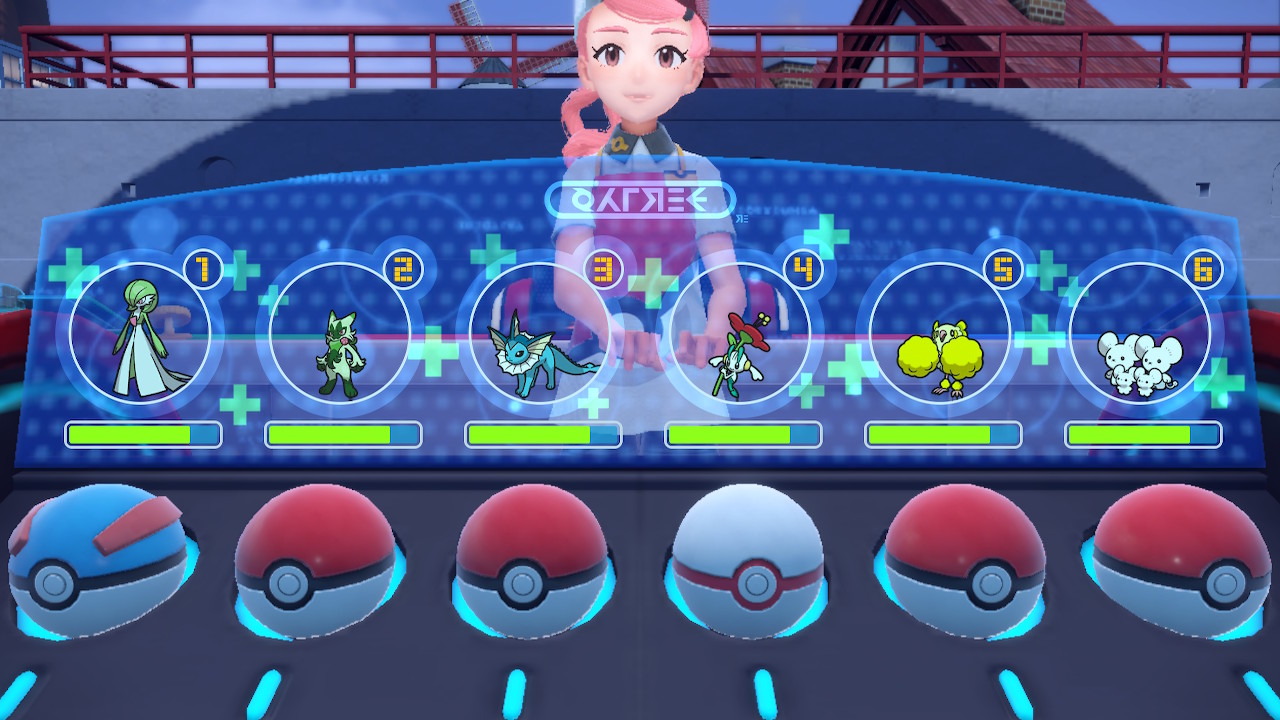Viewport: 1280px width, 720px height.
Task: Click the trainer's nameplate above the team
Action: click(640, 199)
